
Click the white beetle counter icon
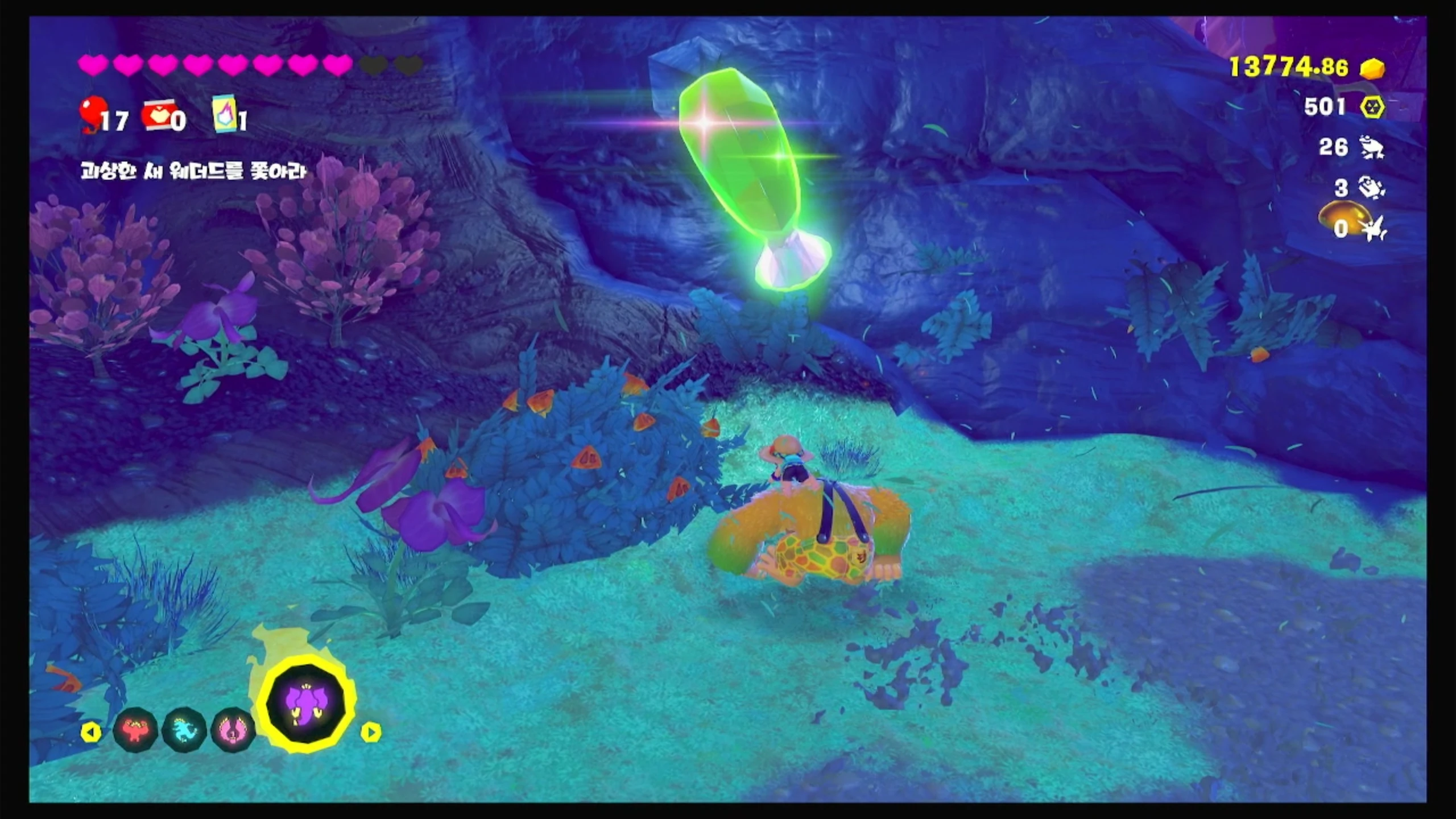[1371, 188]
